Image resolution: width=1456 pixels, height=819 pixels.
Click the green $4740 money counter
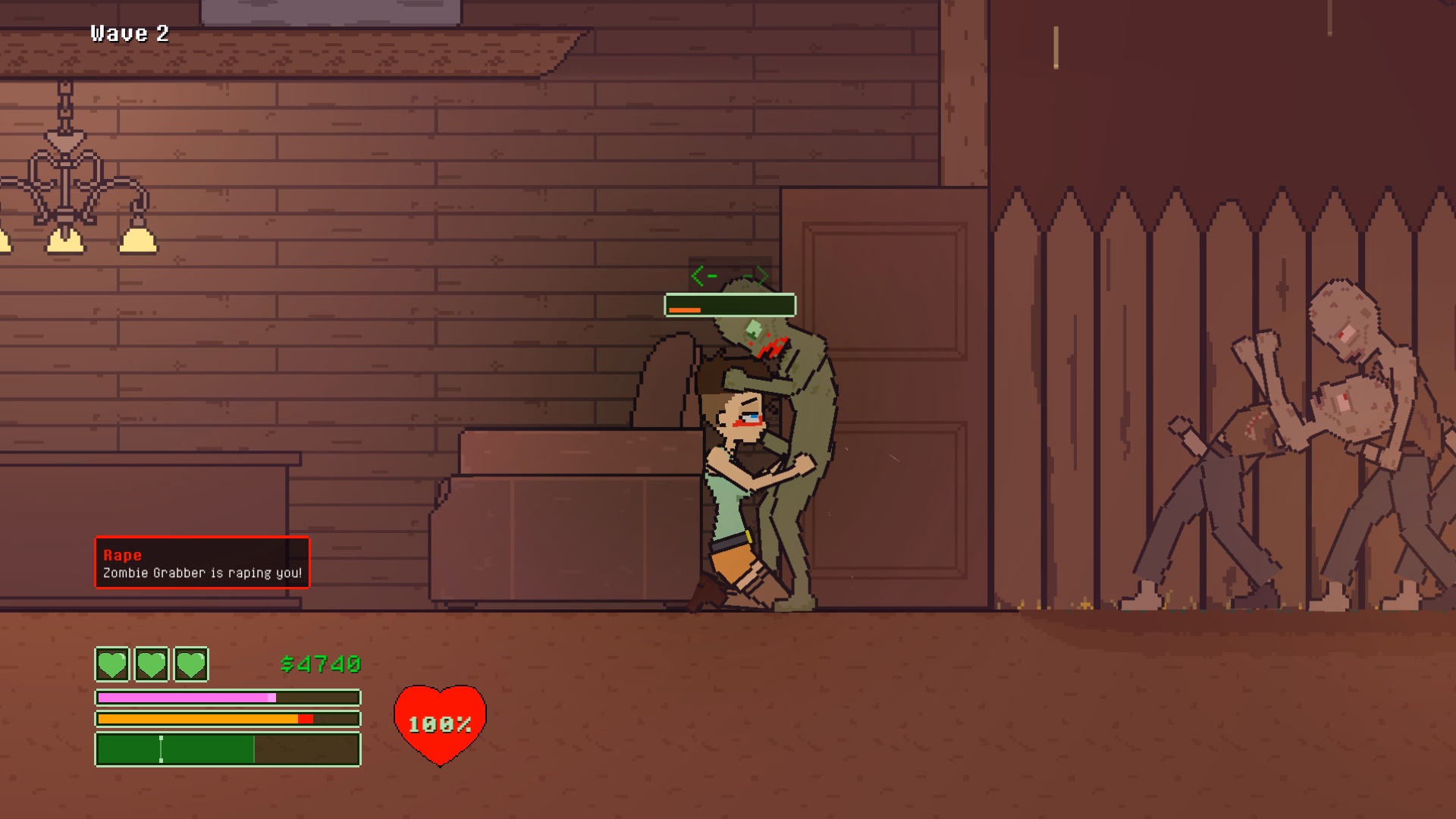tap(319, 664)
